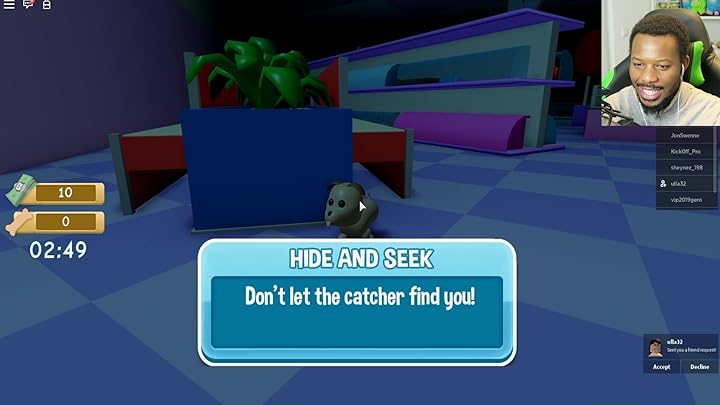
Task: Click the cash money counter icon
Action: tap(21, 190)
